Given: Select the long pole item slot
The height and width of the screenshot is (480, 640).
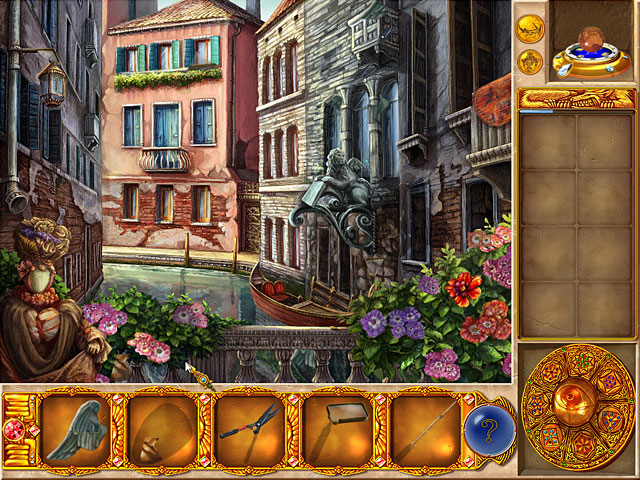Looking at the screenshot, I should (427, 431).
